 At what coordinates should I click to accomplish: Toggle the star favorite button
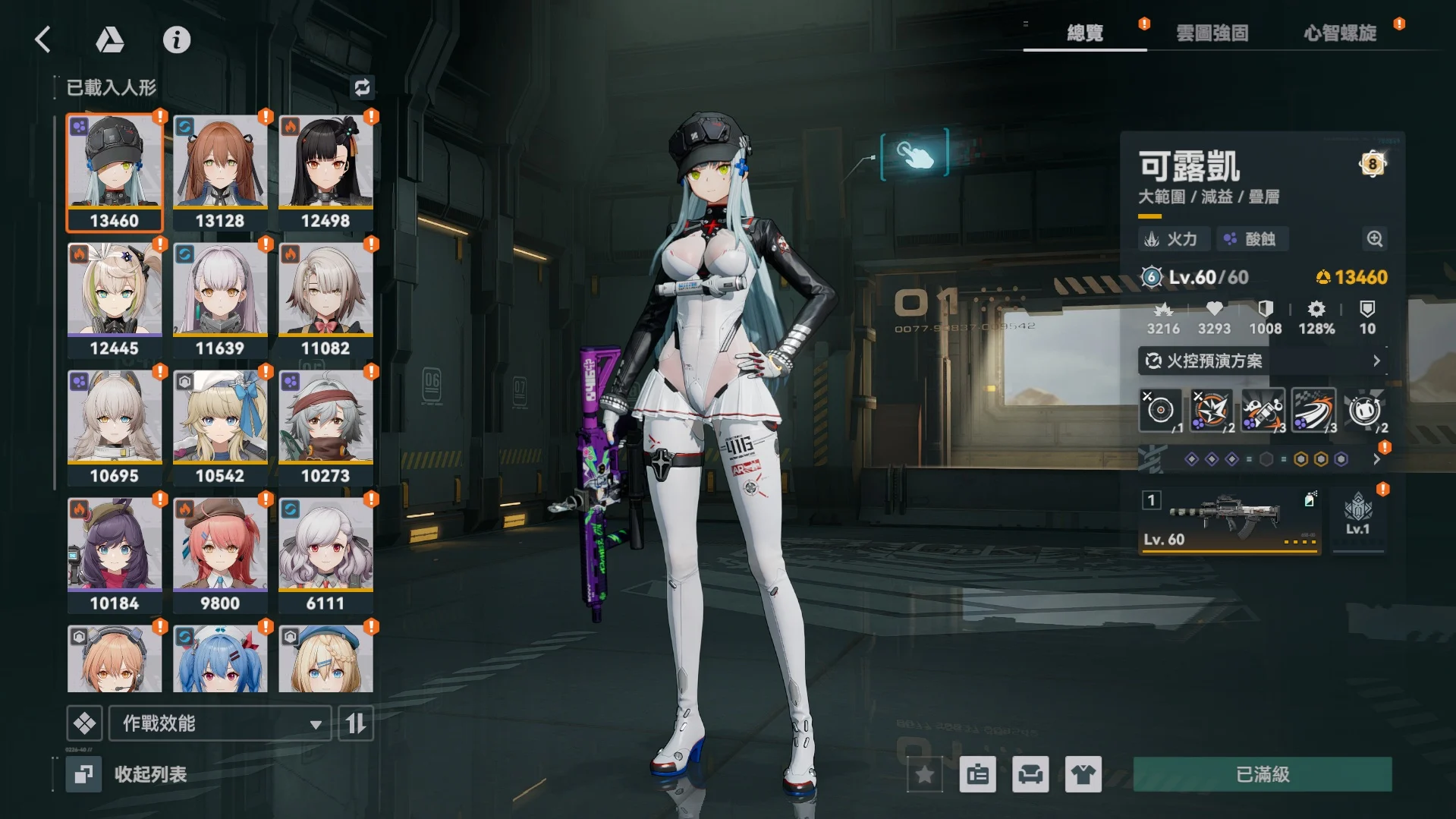click(x=925, y=774)
